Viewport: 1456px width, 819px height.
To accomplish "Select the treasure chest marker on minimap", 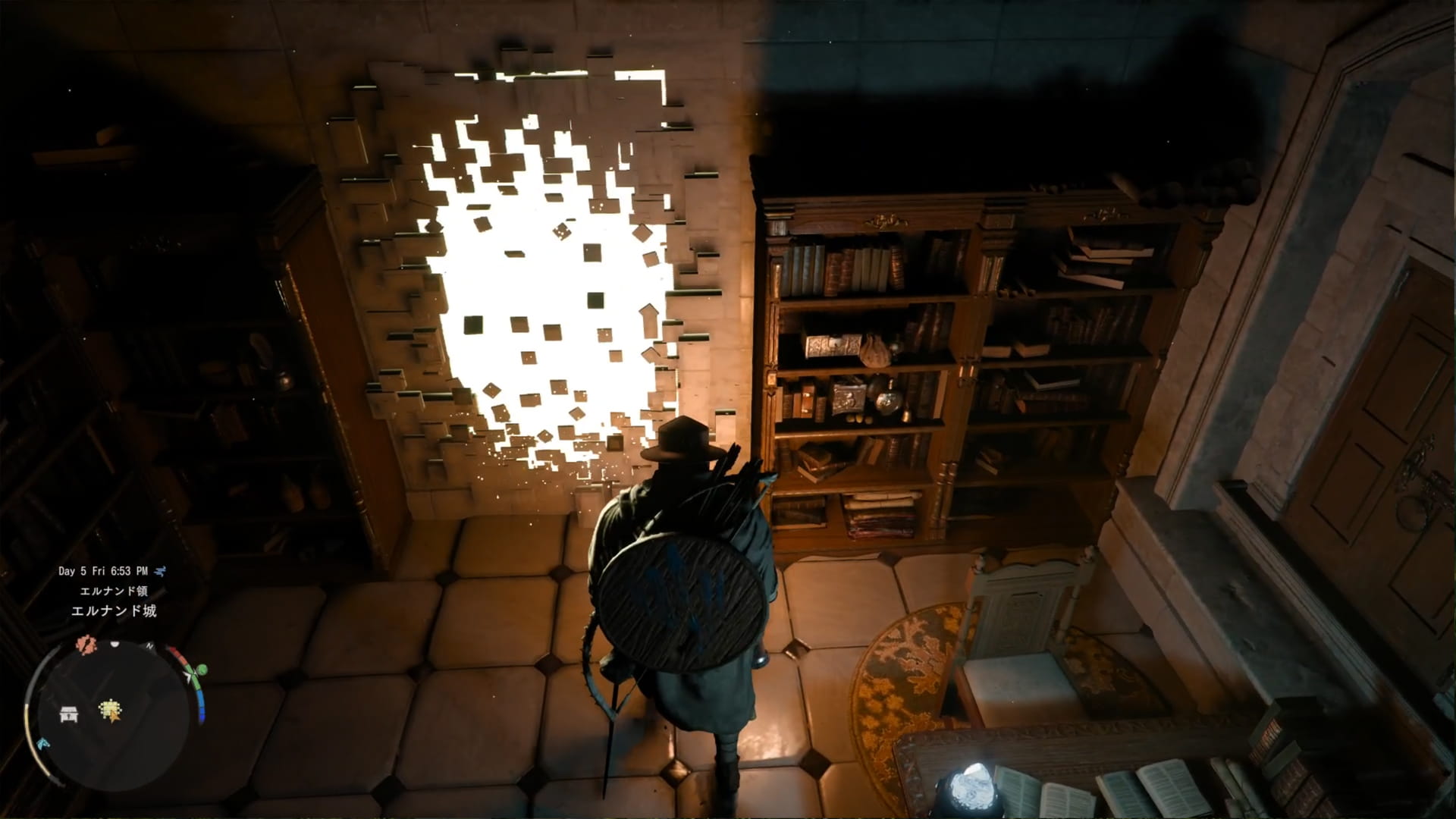I will point(68,713).
